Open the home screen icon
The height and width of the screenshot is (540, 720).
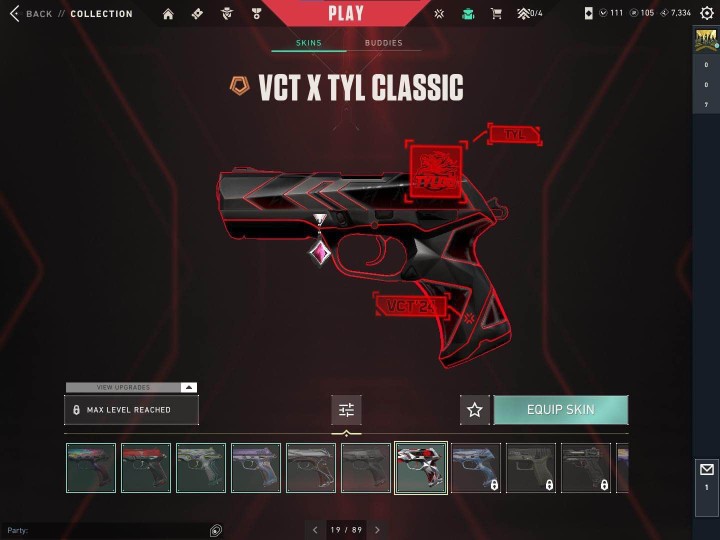click(x=168, y=14)
